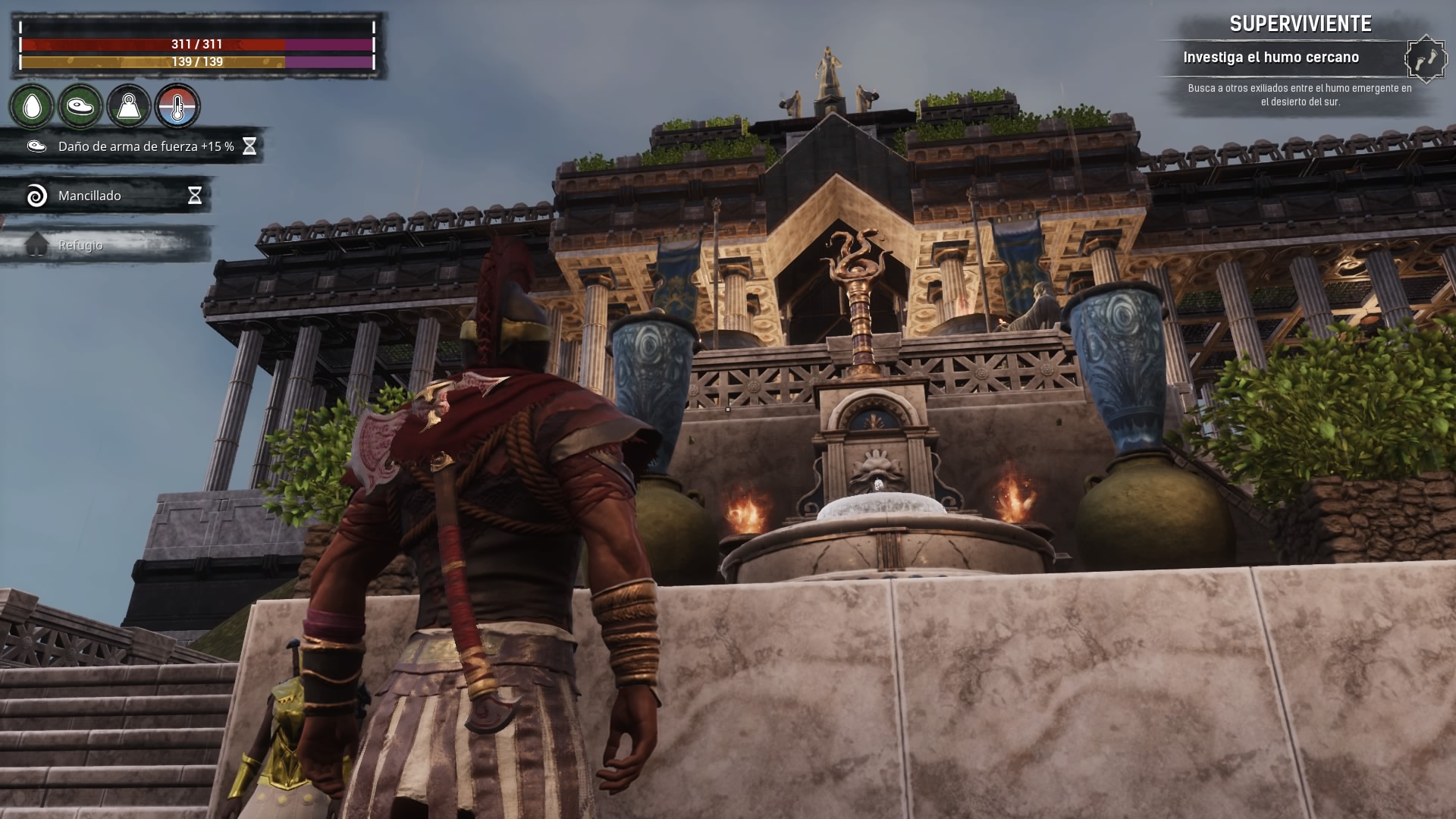Select the meat hunger status icon

click(x=80, y=107)
